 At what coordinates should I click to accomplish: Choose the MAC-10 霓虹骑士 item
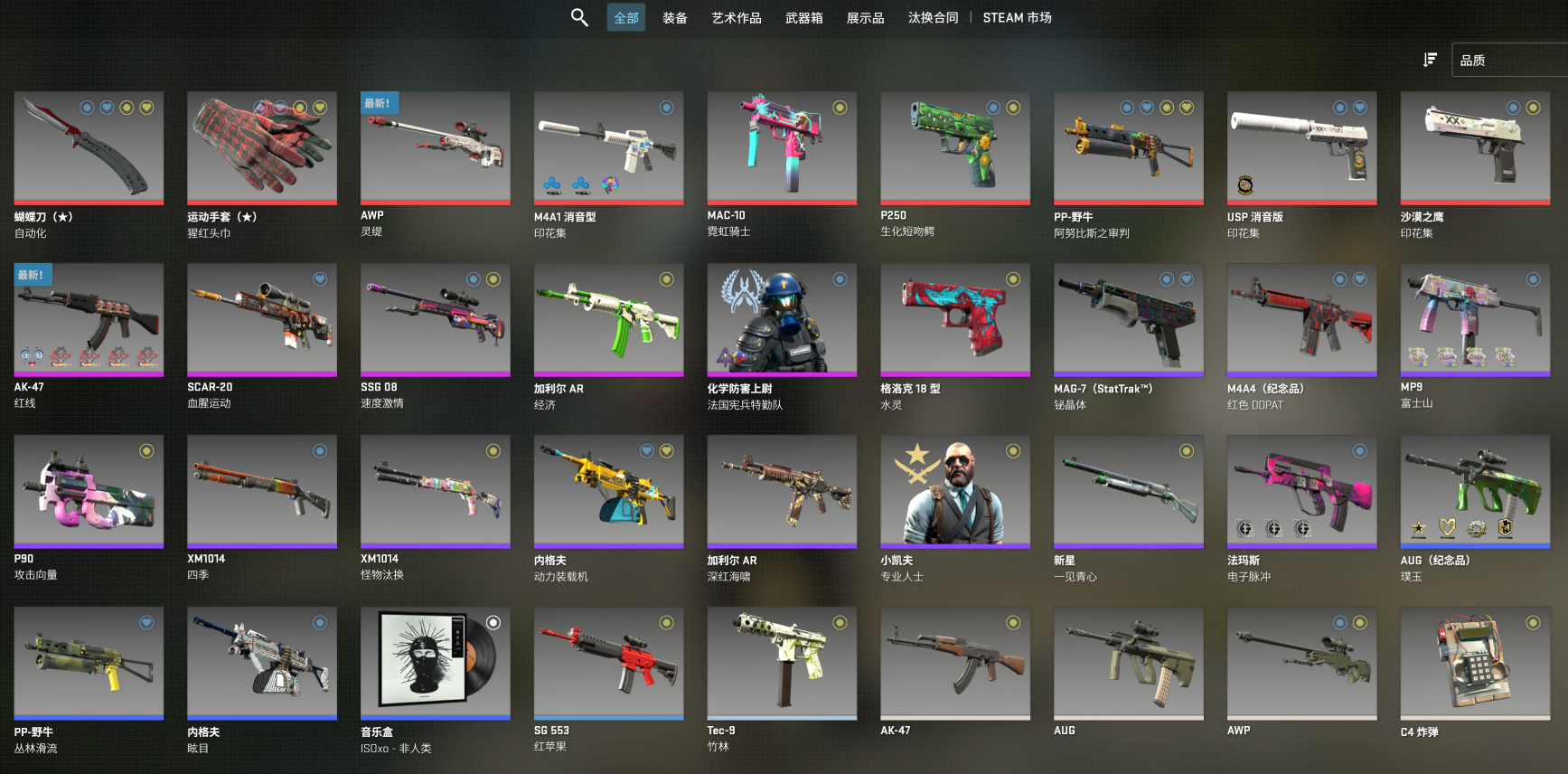point(782,147)
